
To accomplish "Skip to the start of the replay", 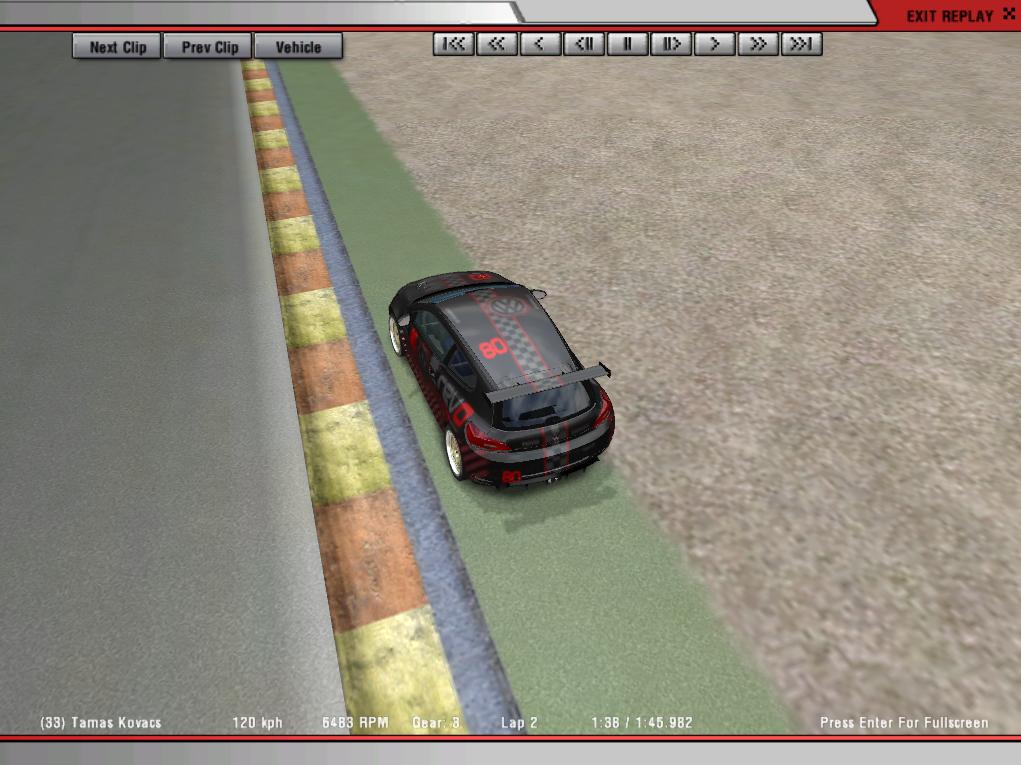I will click(x=453, y=44).
